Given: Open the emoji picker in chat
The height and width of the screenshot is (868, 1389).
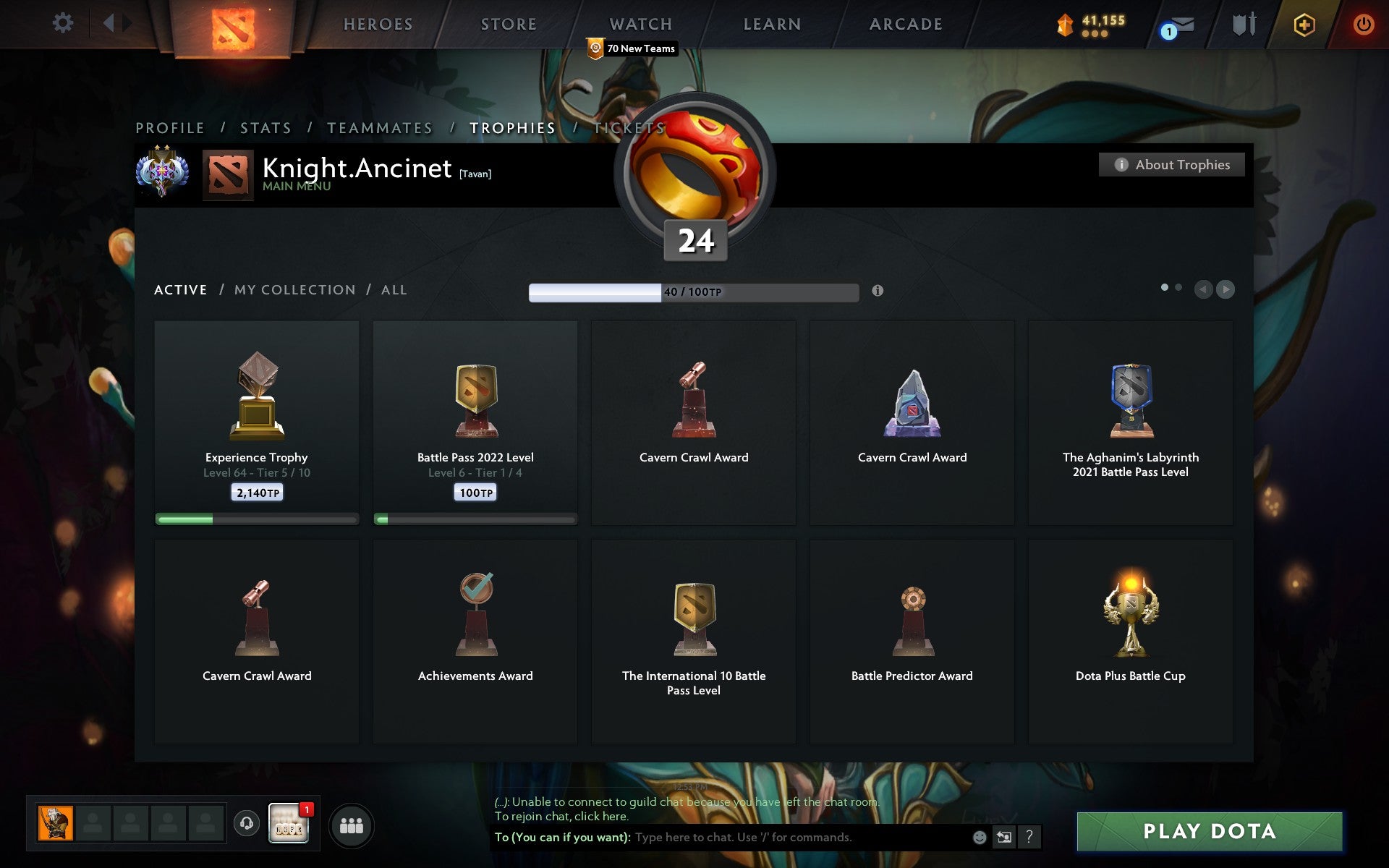Looking at the screenshot, I should pos(978,838).
